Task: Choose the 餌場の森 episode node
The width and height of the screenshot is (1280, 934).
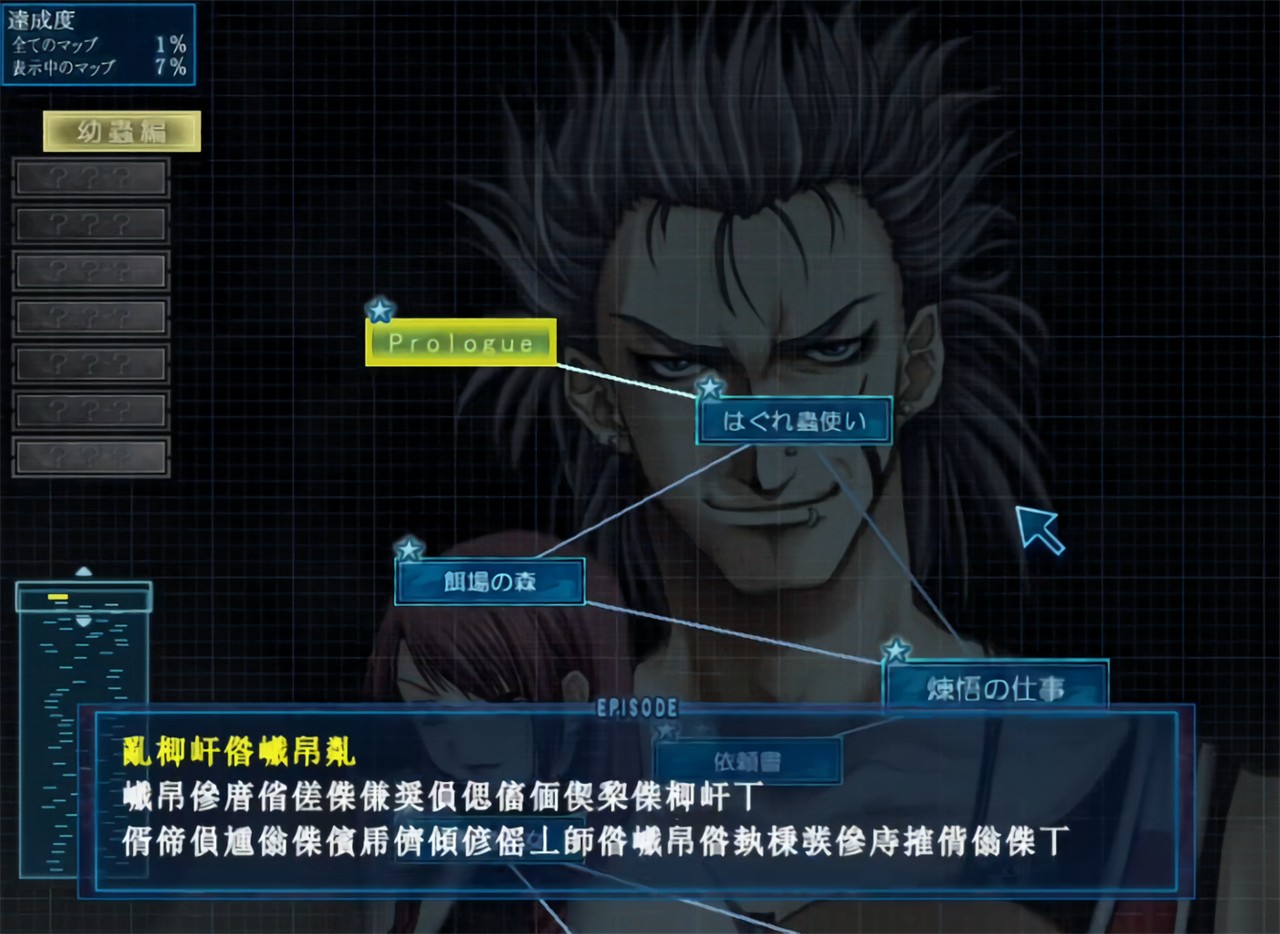Action: tap(489, 582)
